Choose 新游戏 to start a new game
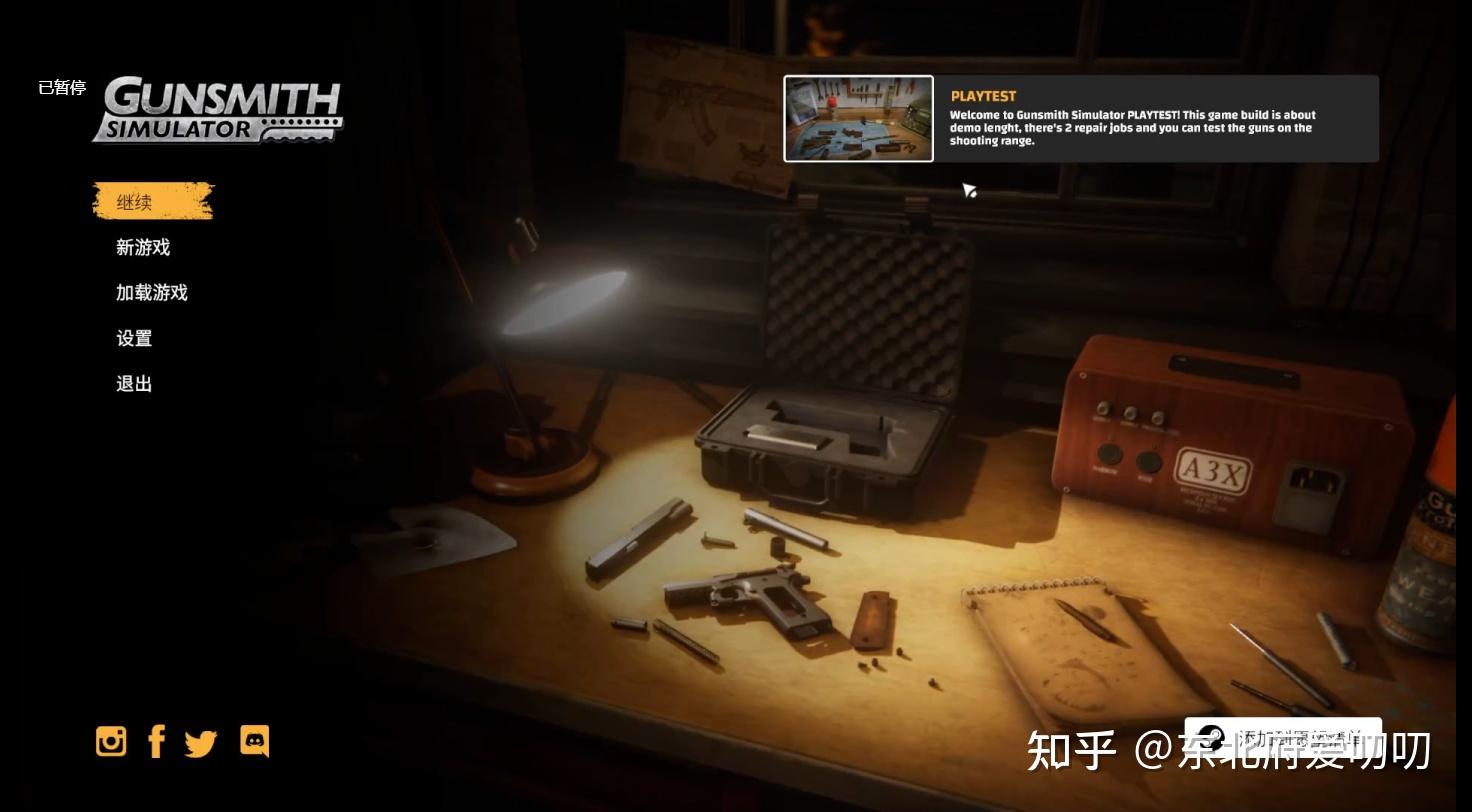 141,247
